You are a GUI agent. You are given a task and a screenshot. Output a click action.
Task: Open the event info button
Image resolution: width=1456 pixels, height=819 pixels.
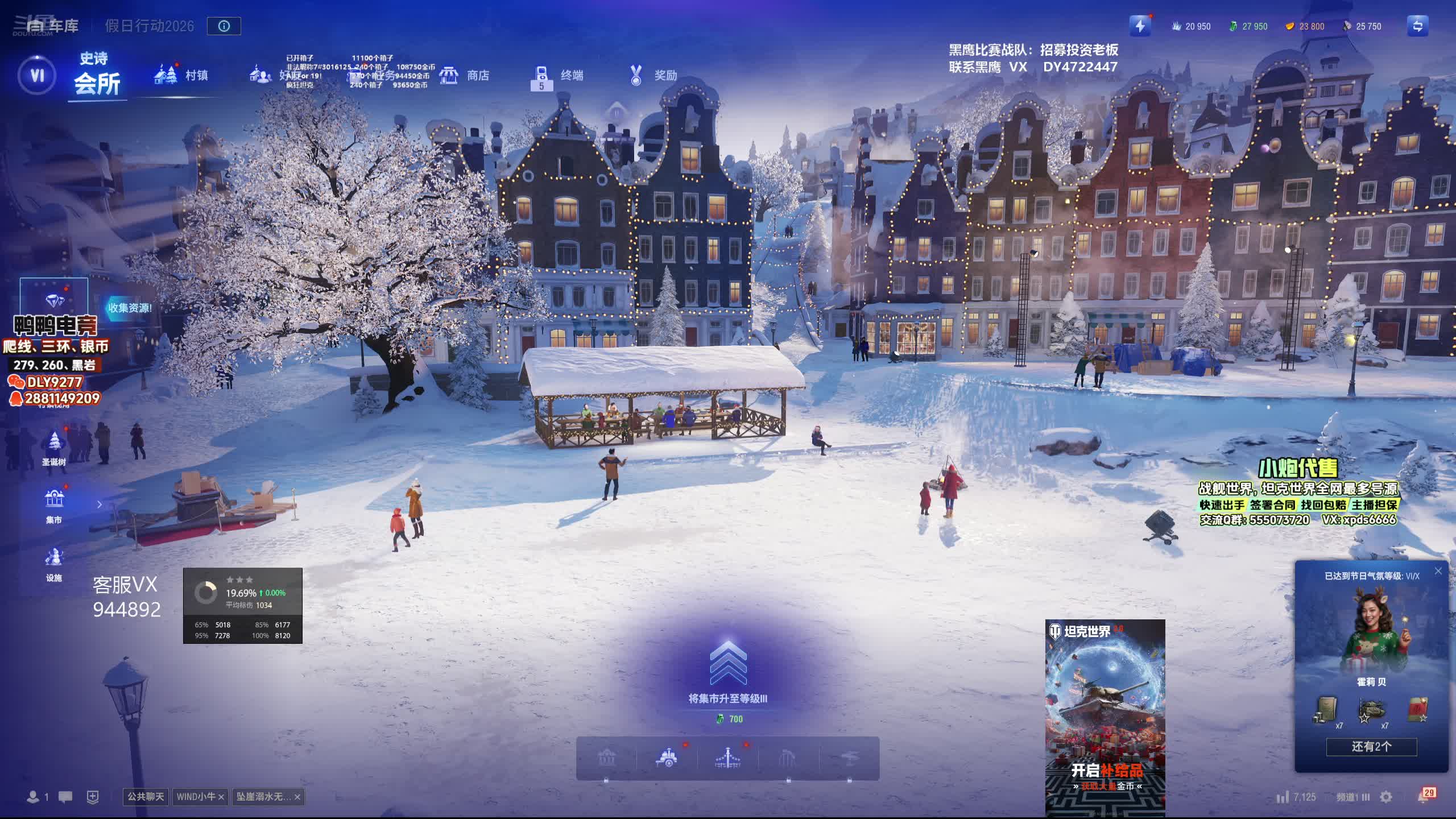(224, 26)
